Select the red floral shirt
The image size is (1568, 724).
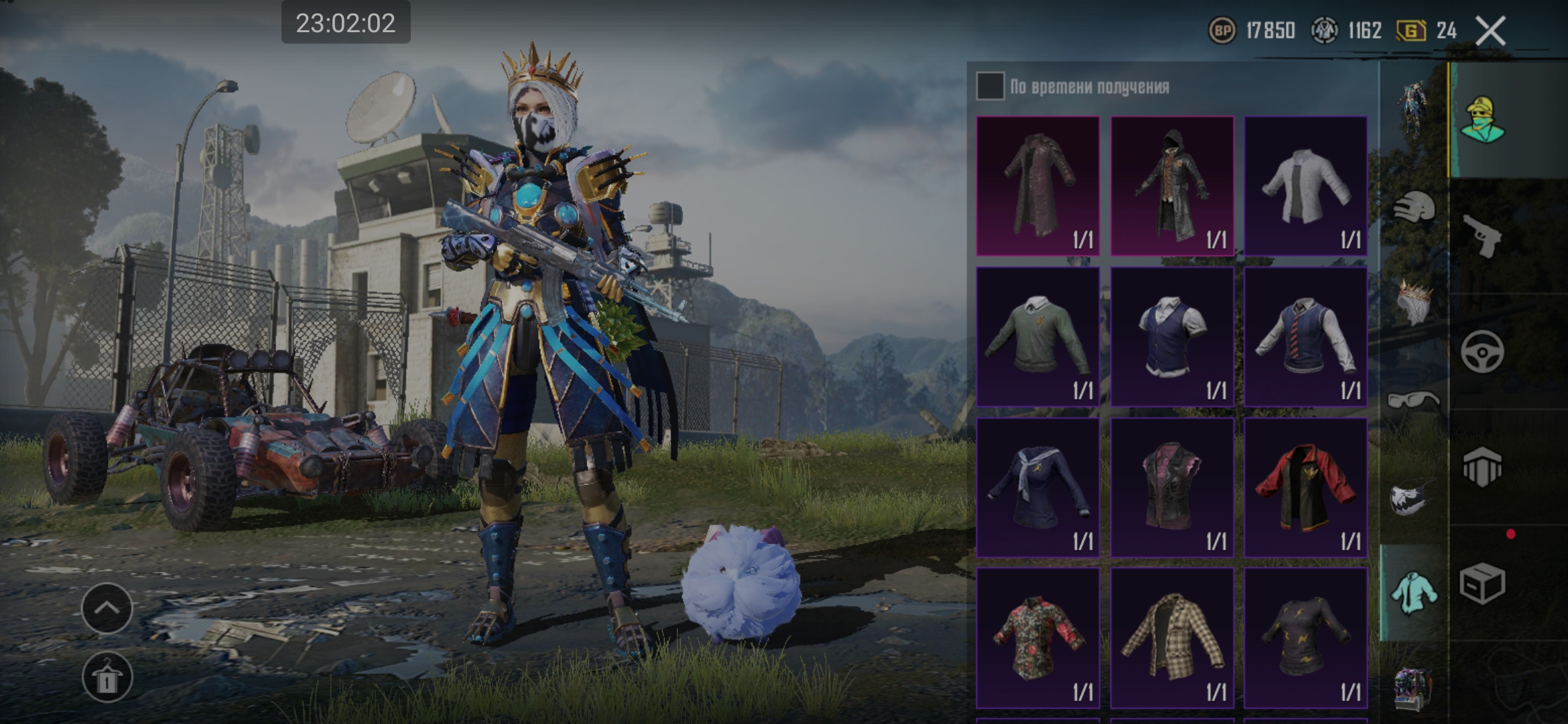coord(1037,638)
